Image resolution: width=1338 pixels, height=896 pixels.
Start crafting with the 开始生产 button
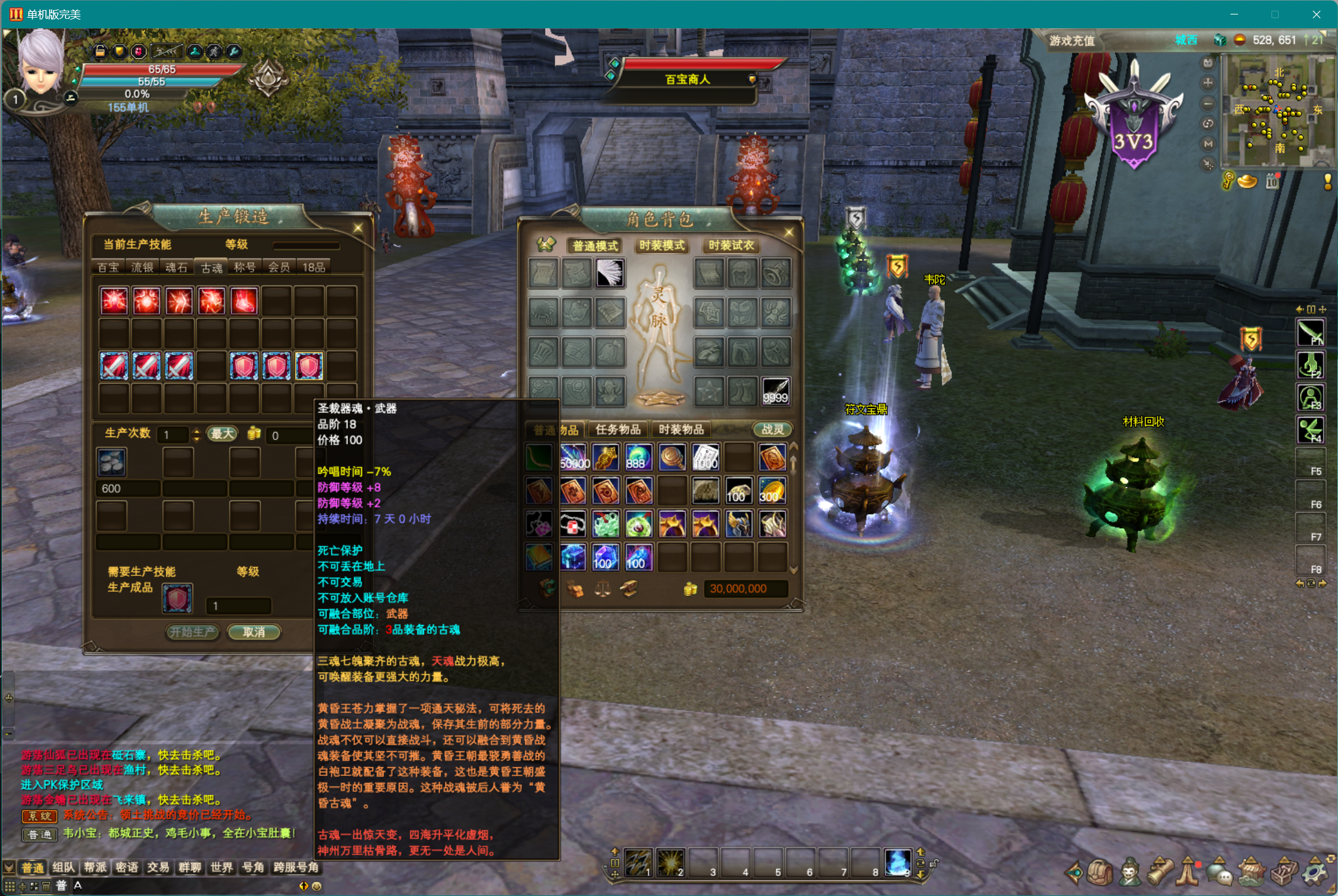192,632
